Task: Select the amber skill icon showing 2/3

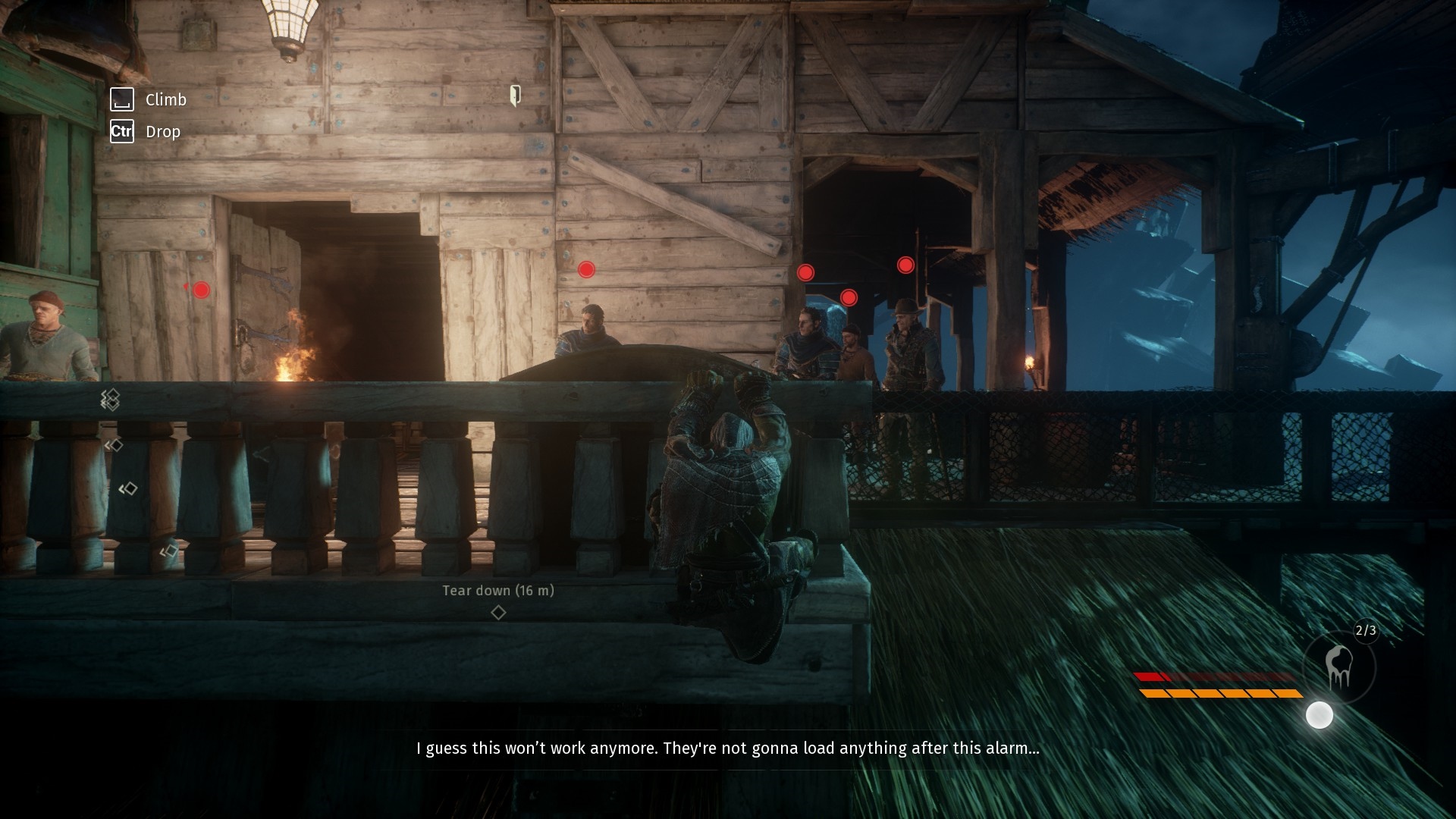Action: click(1338, 667)
